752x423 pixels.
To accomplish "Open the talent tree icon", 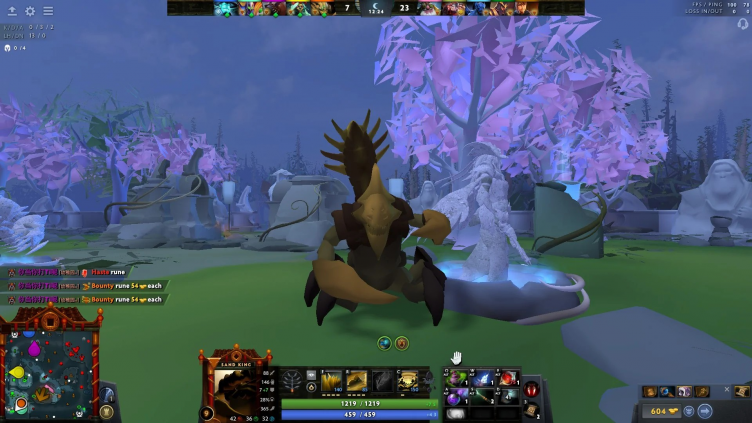I will coord(293,381).
